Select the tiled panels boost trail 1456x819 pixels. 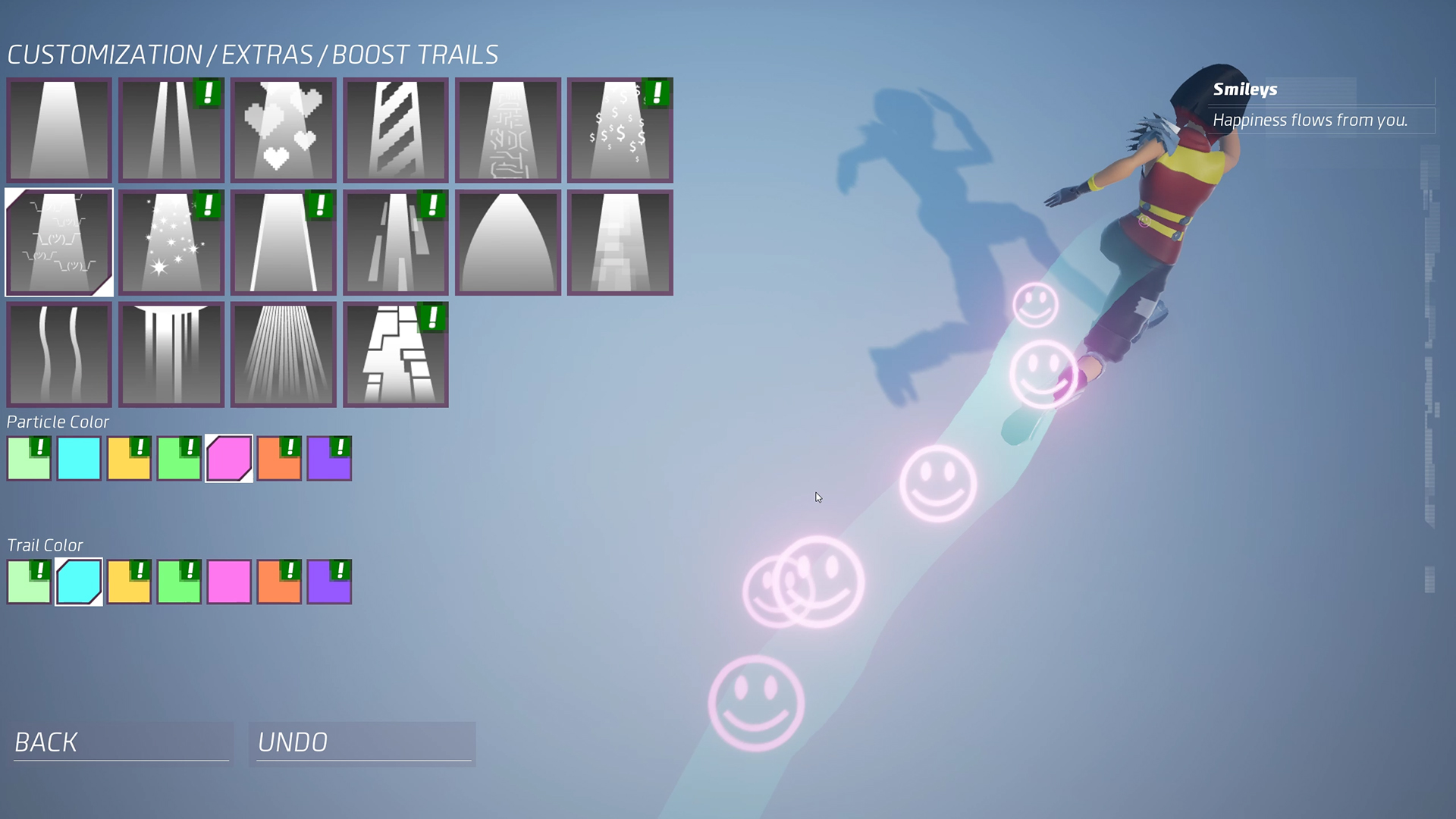pos(395,355)
